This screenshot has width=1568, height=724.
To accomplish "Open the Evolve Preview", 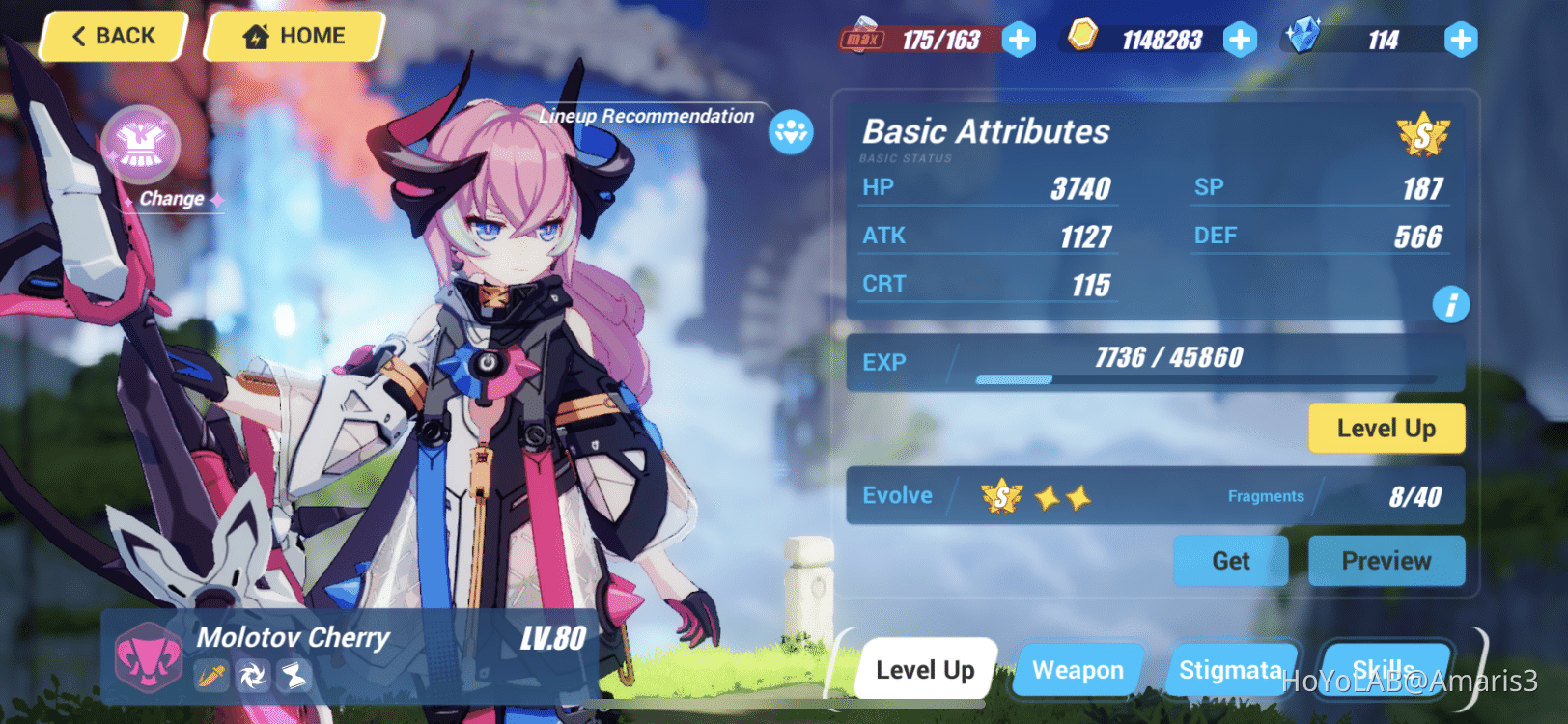I will pyautogui.click(x=1386, y=561).
